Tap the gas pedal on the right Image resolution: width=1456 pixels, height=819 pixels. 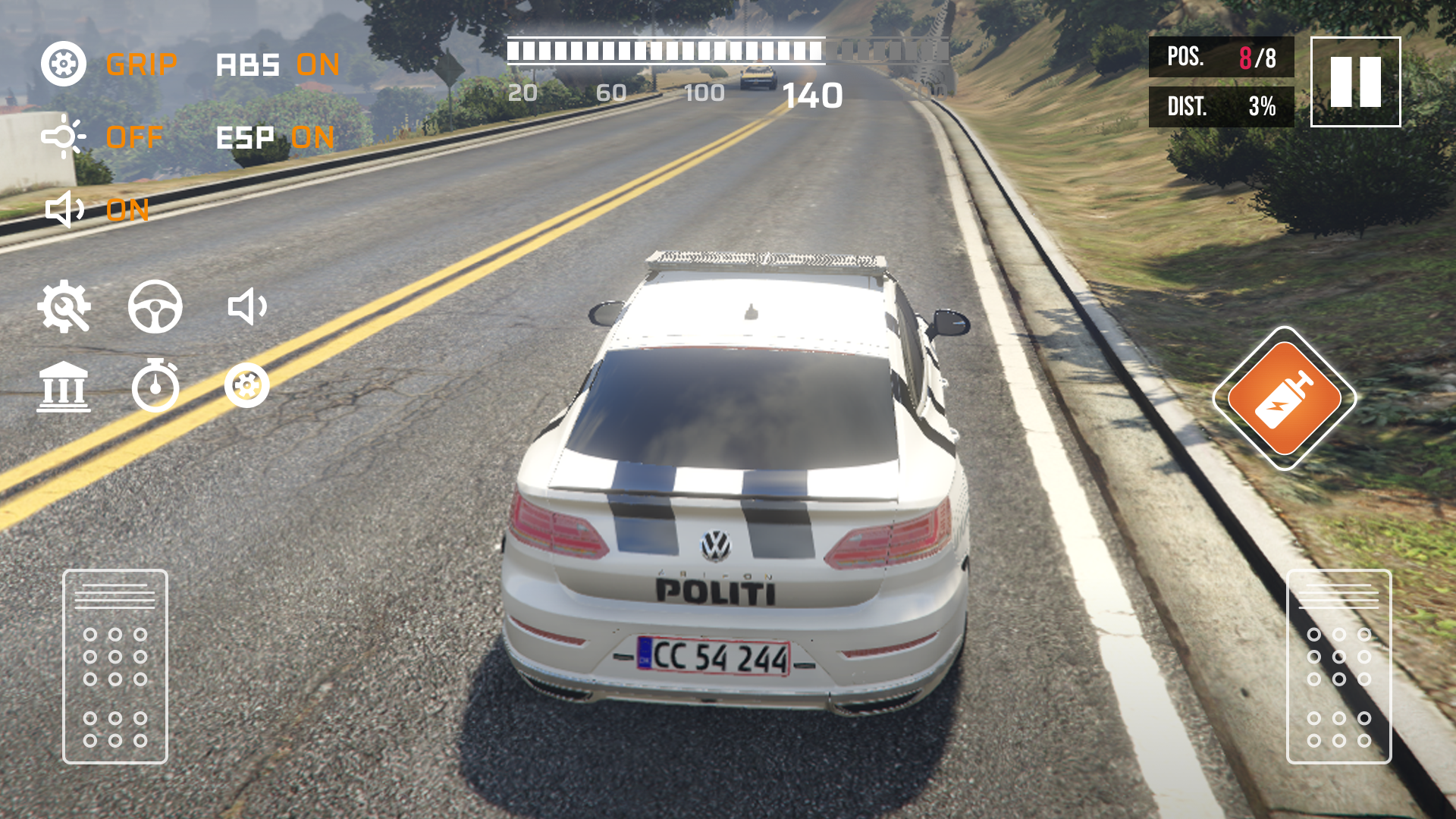(1339, 667)
